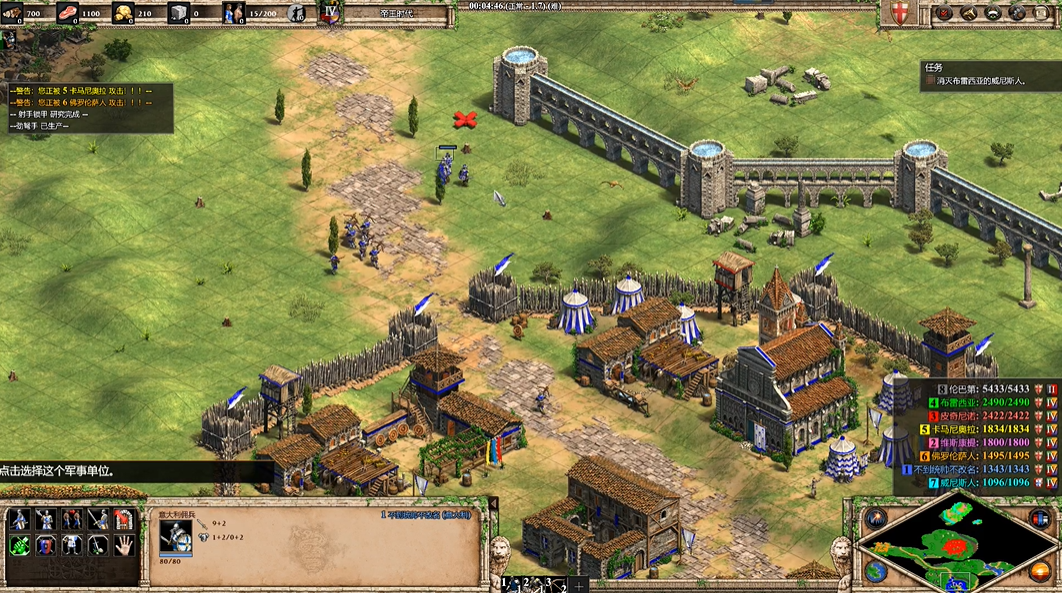This screenshot has width=1062, height=593.
Task: Open the main menu scroll button
Action: tap(1042, 13)
